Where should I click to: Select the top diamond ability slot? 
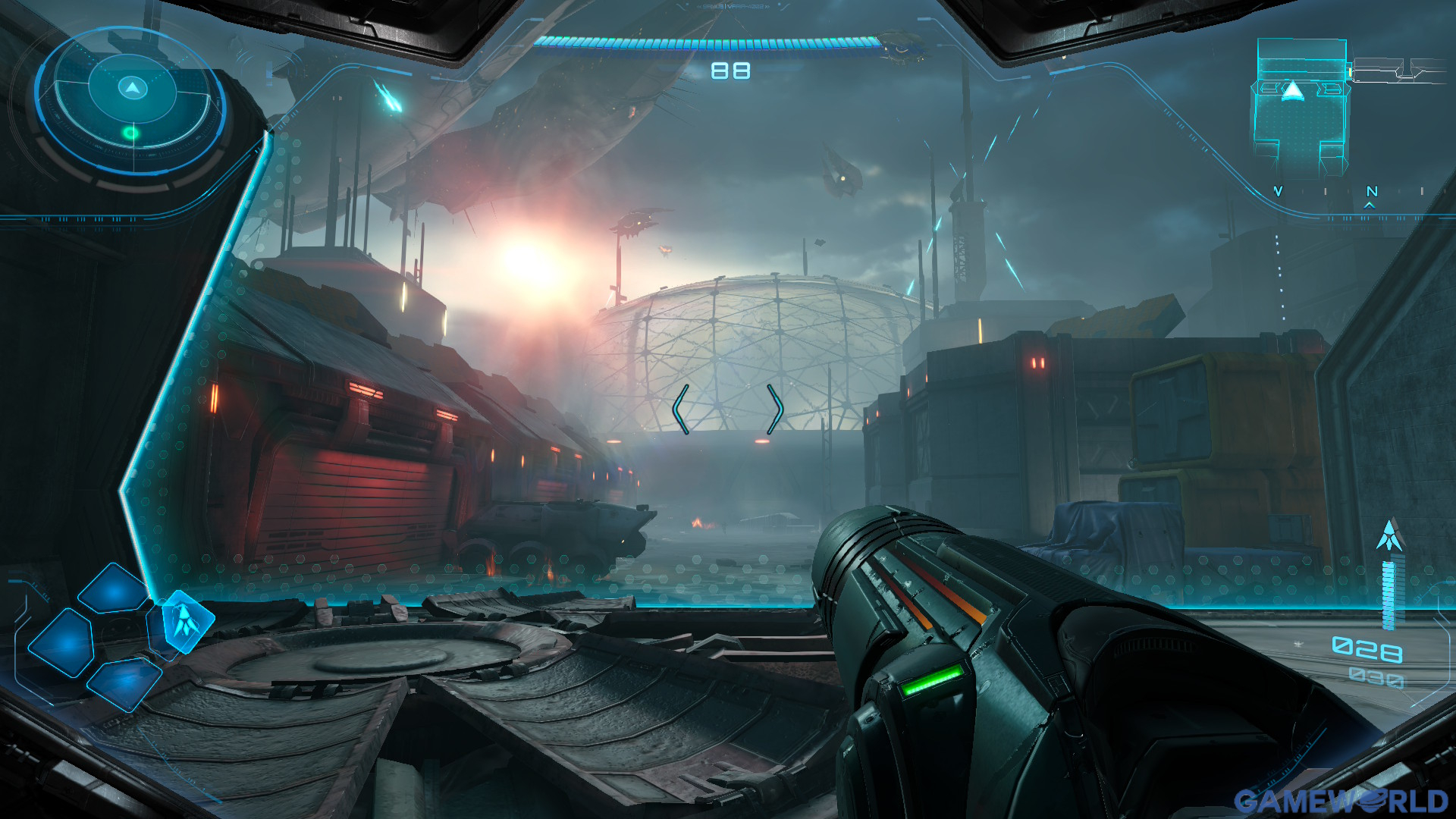[112, 588]
